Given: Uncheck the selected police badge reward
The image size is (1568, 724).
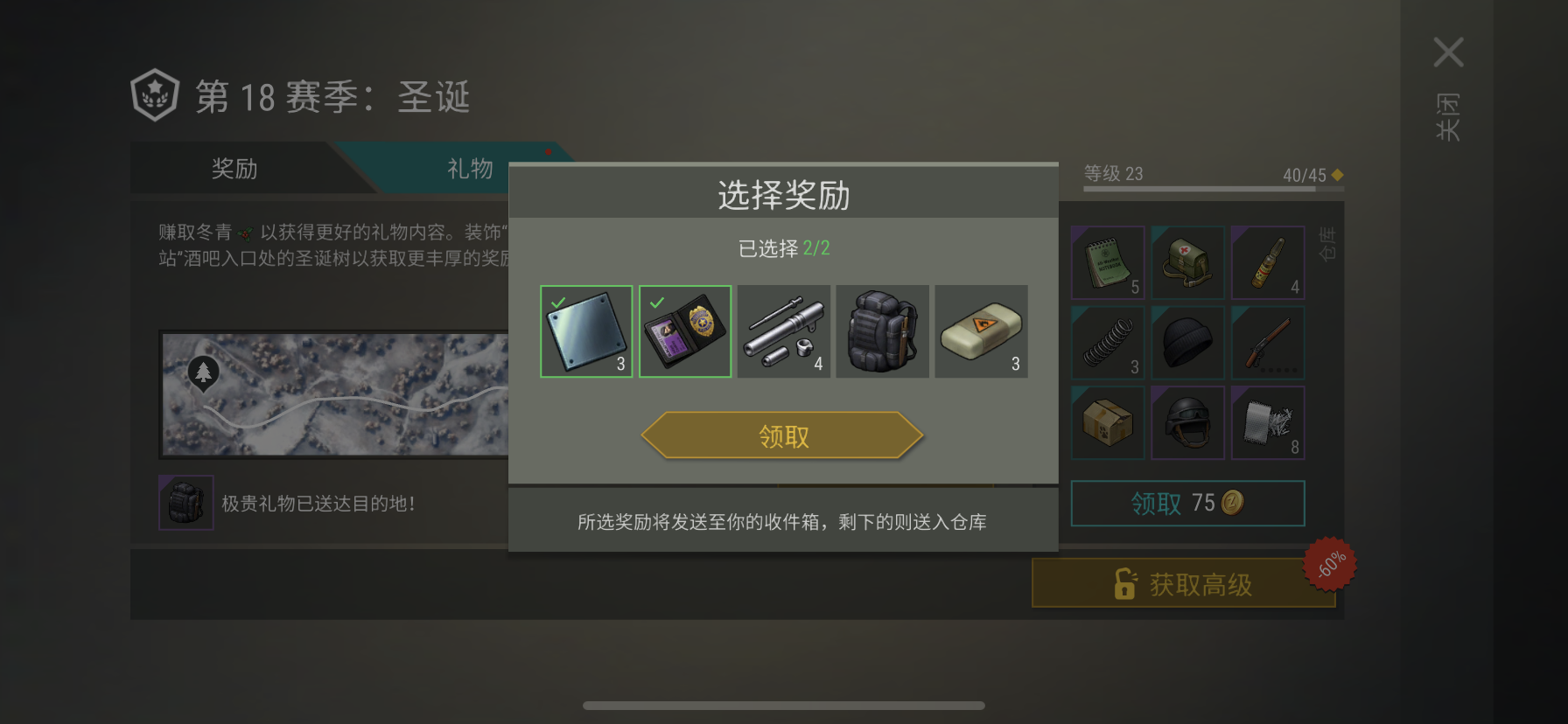Looking at the screenshot, I should [684, 331].
